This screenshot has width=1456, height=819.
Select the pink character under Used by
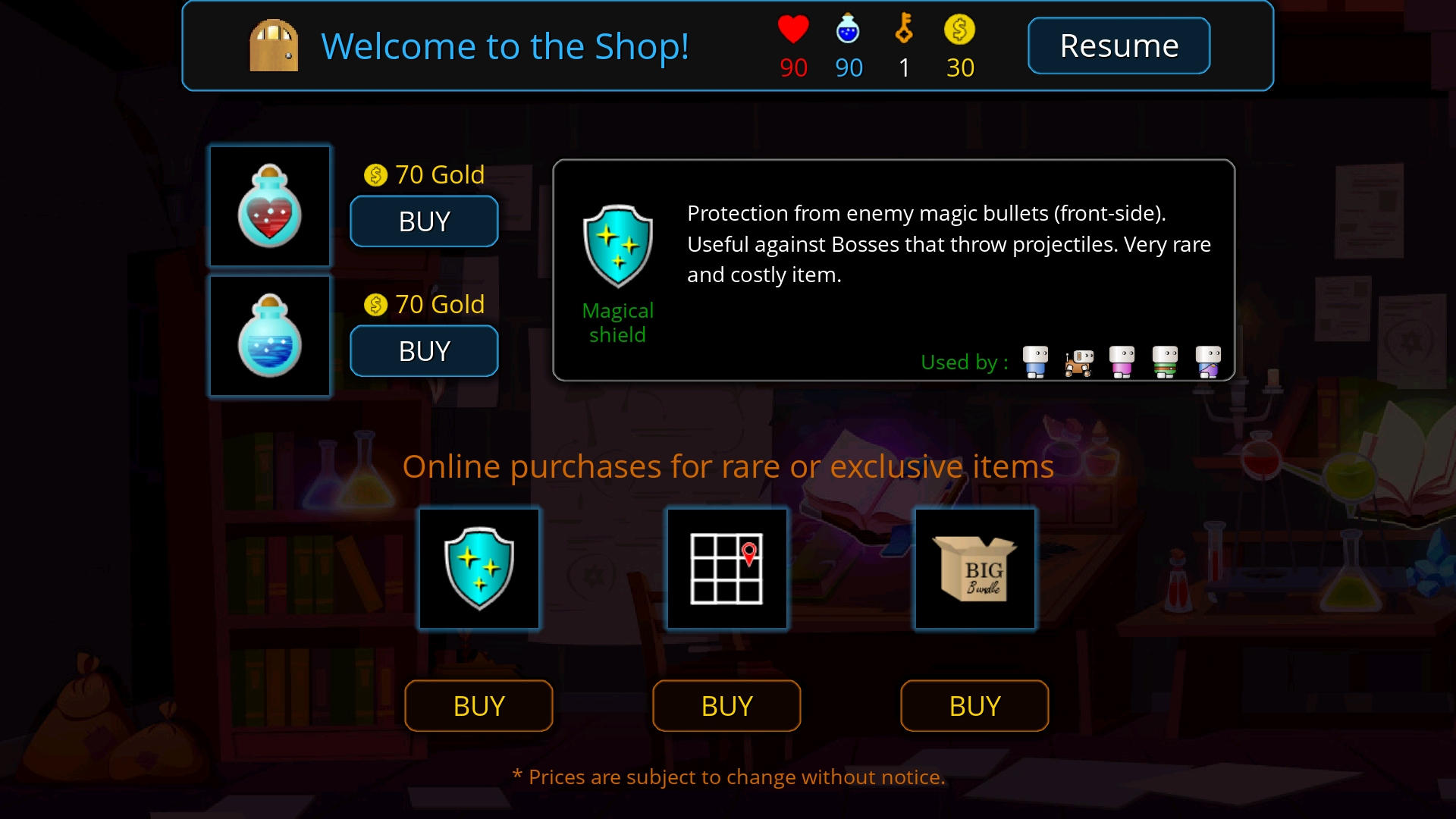pyautogui.click(x=1122, y=362)
